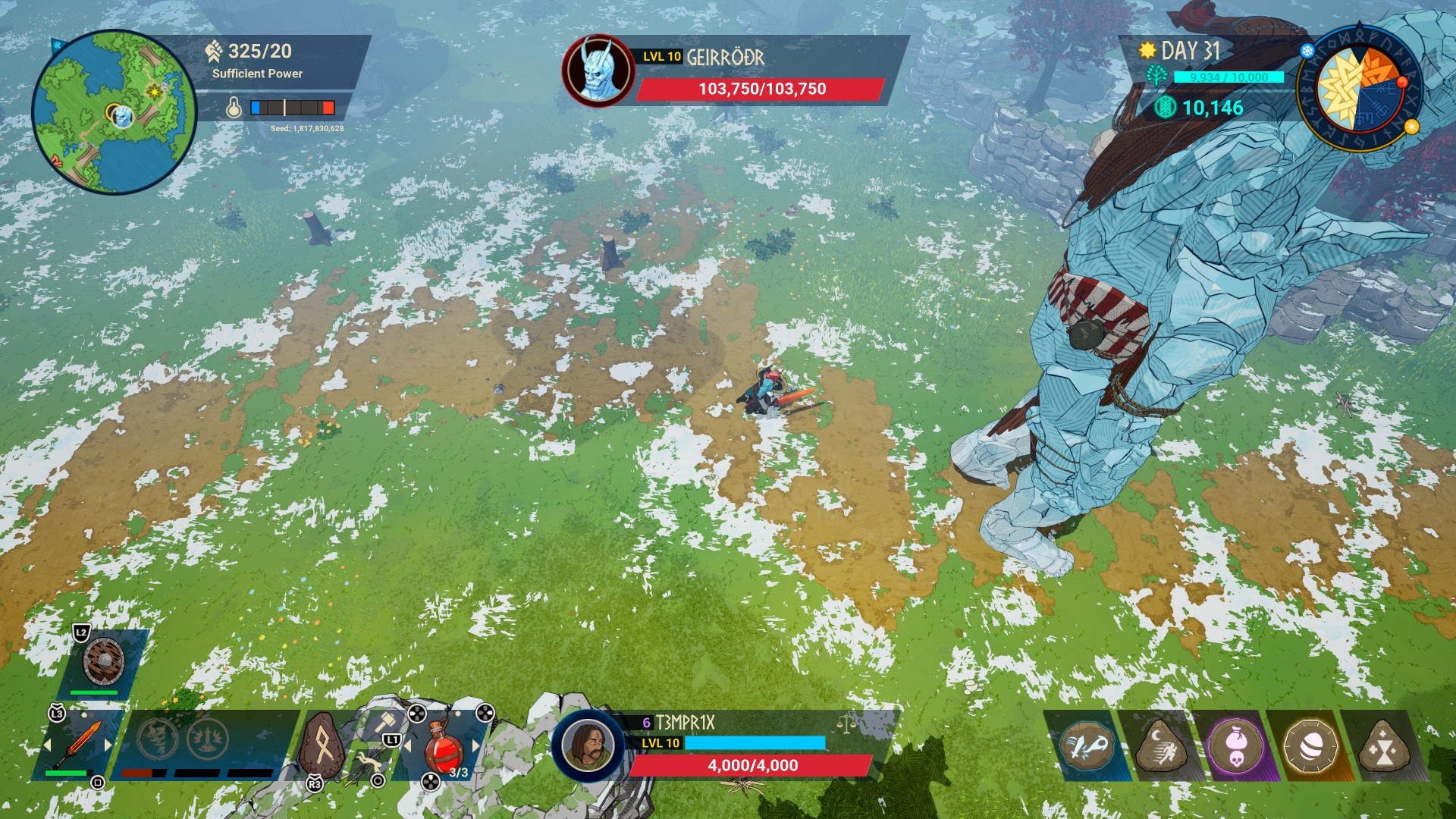
Task: Click the sun icon beside Day 31
Action: (1147, 51)
